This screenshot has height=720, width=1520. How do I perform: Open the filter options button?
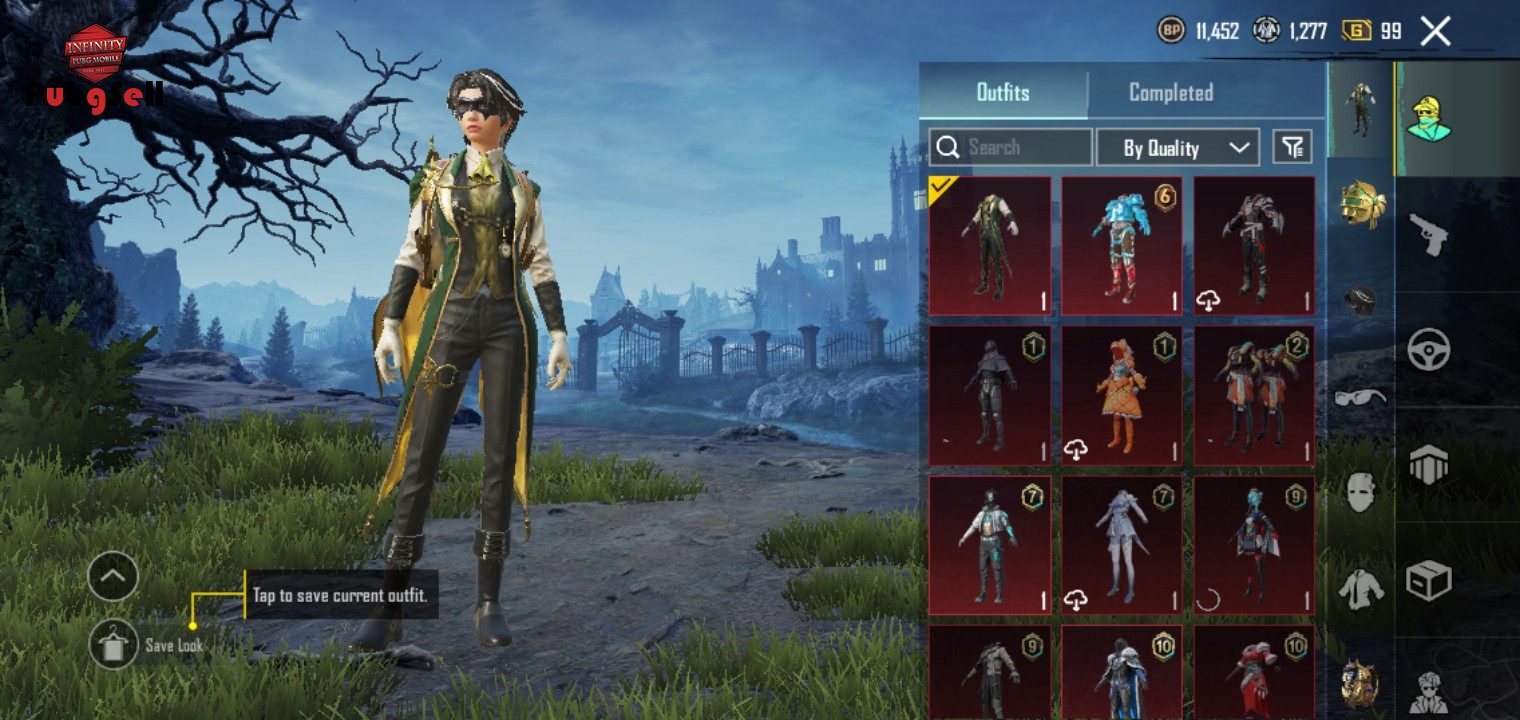pos(1292,148)
